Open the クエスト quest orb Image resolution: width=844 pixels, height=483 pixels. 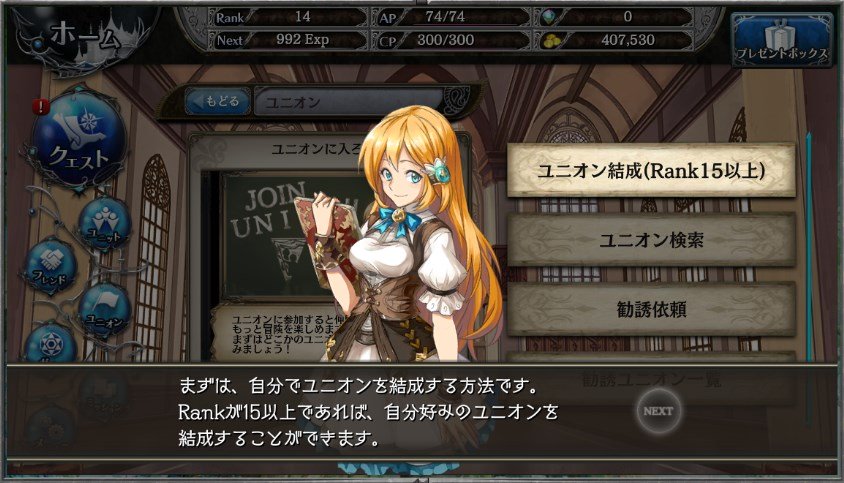(x=78, y=141)
